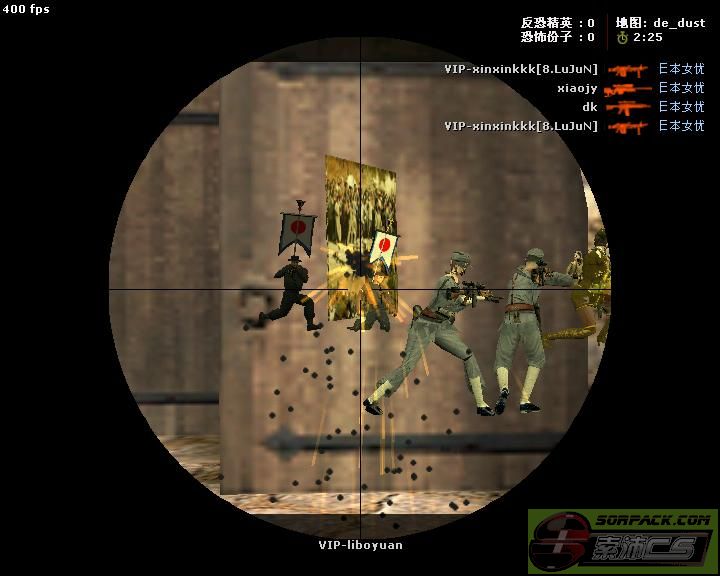Open the SGRPACK.COM watermark logo
This screenshot has height=576, width=720.
pos(622,541)
